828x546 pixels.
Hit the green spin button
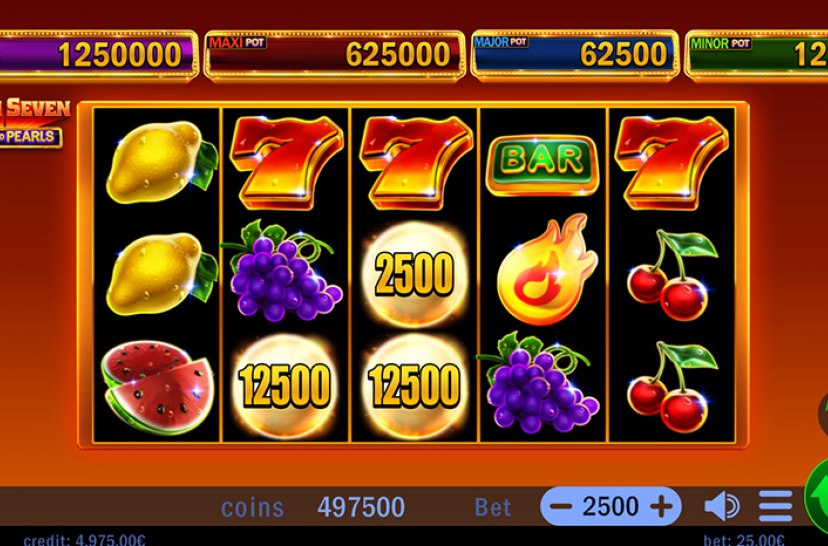[x=819, y=496]
